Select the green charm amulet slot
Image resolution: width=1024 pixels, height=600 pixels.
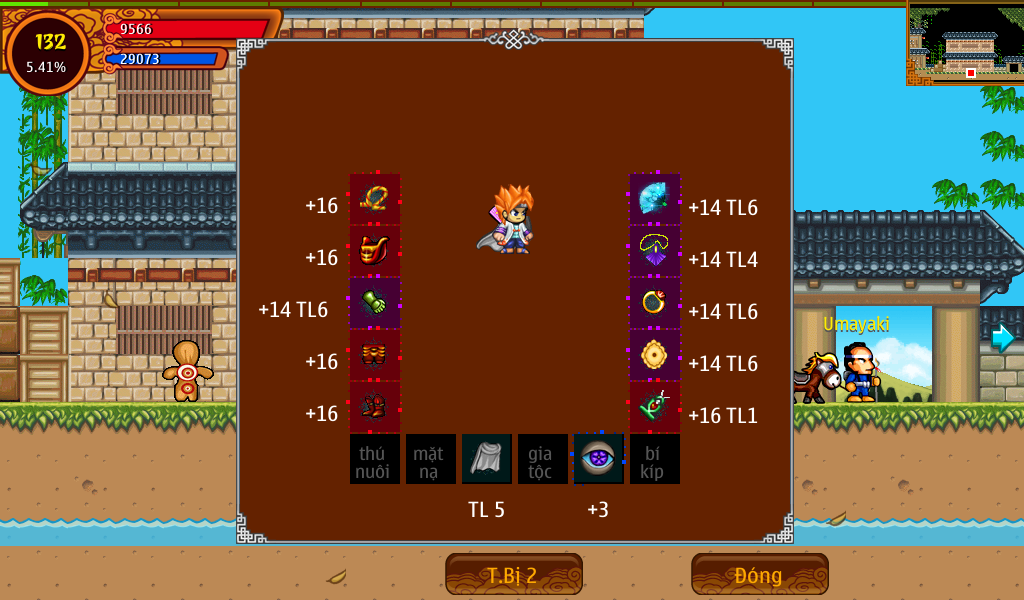[655, 408]
